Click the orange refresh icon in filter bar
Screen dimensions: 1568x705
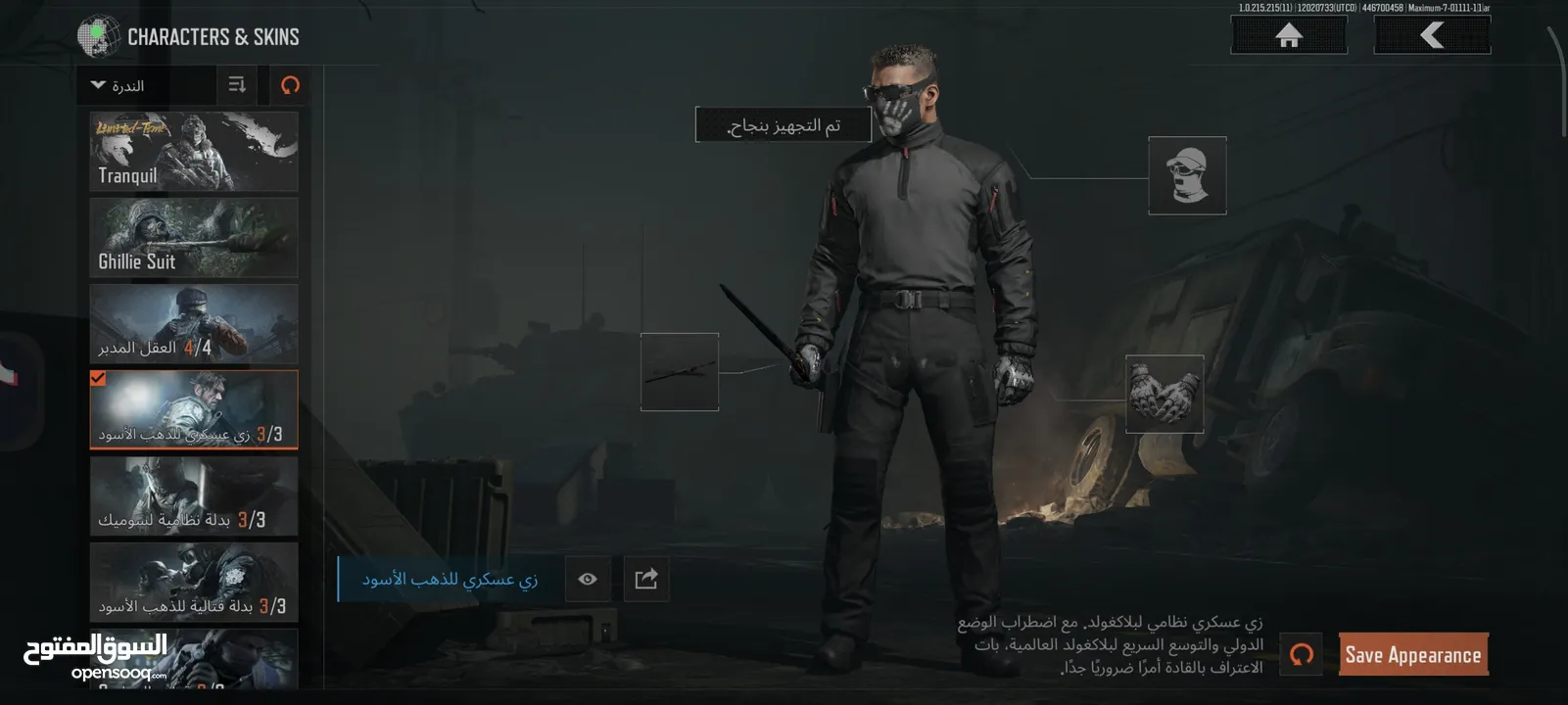[288, 85]
